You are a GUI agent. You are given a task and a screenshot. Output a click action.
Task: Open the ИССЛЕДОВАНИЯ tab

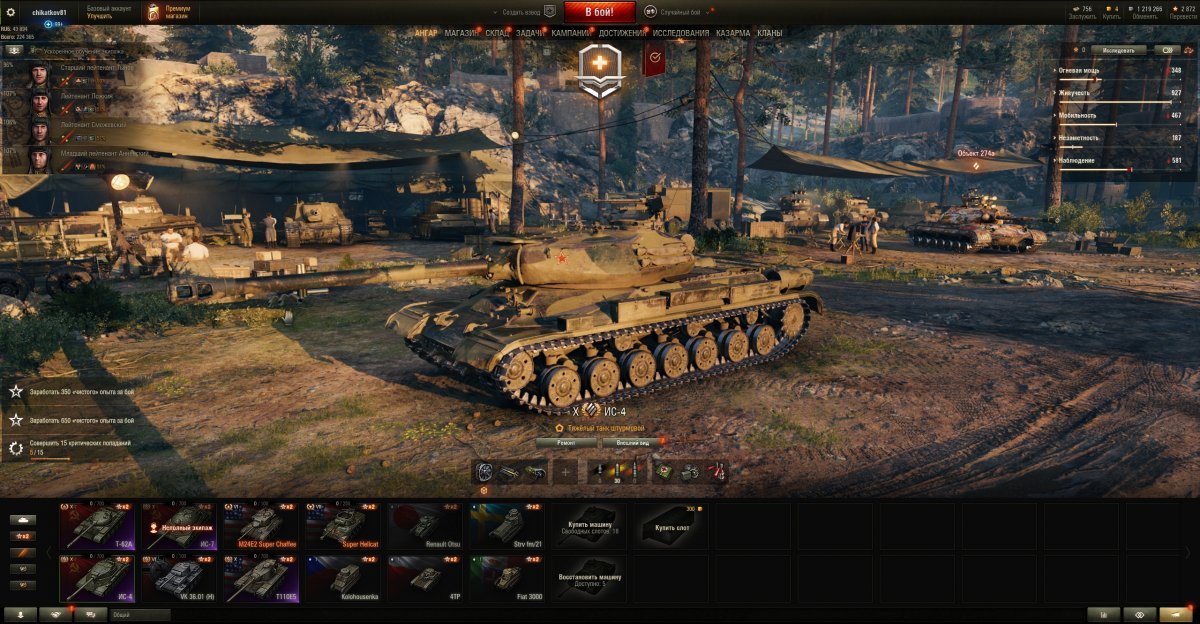(682, 33)
